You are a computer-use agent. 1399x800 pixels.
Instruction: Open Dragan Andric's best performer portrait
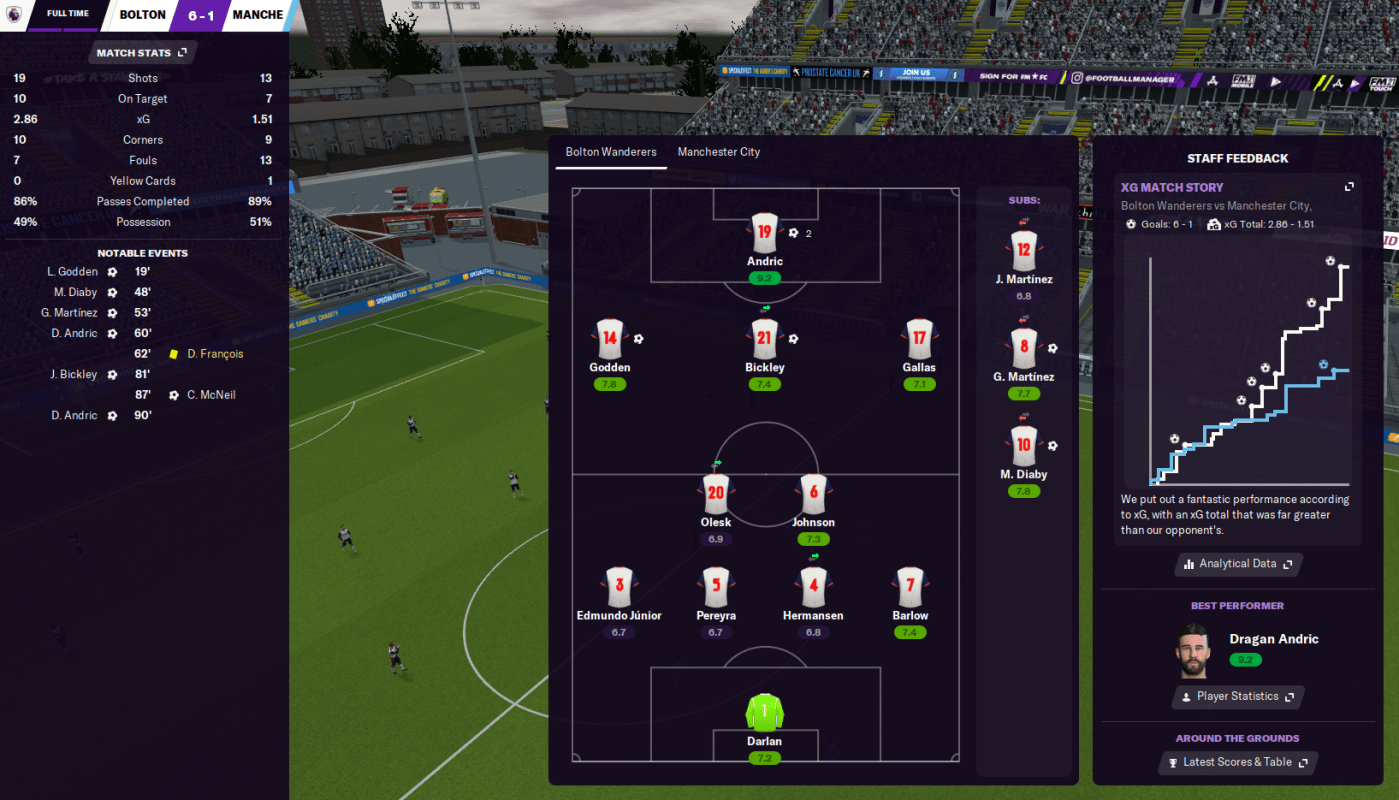(1194, 651)
